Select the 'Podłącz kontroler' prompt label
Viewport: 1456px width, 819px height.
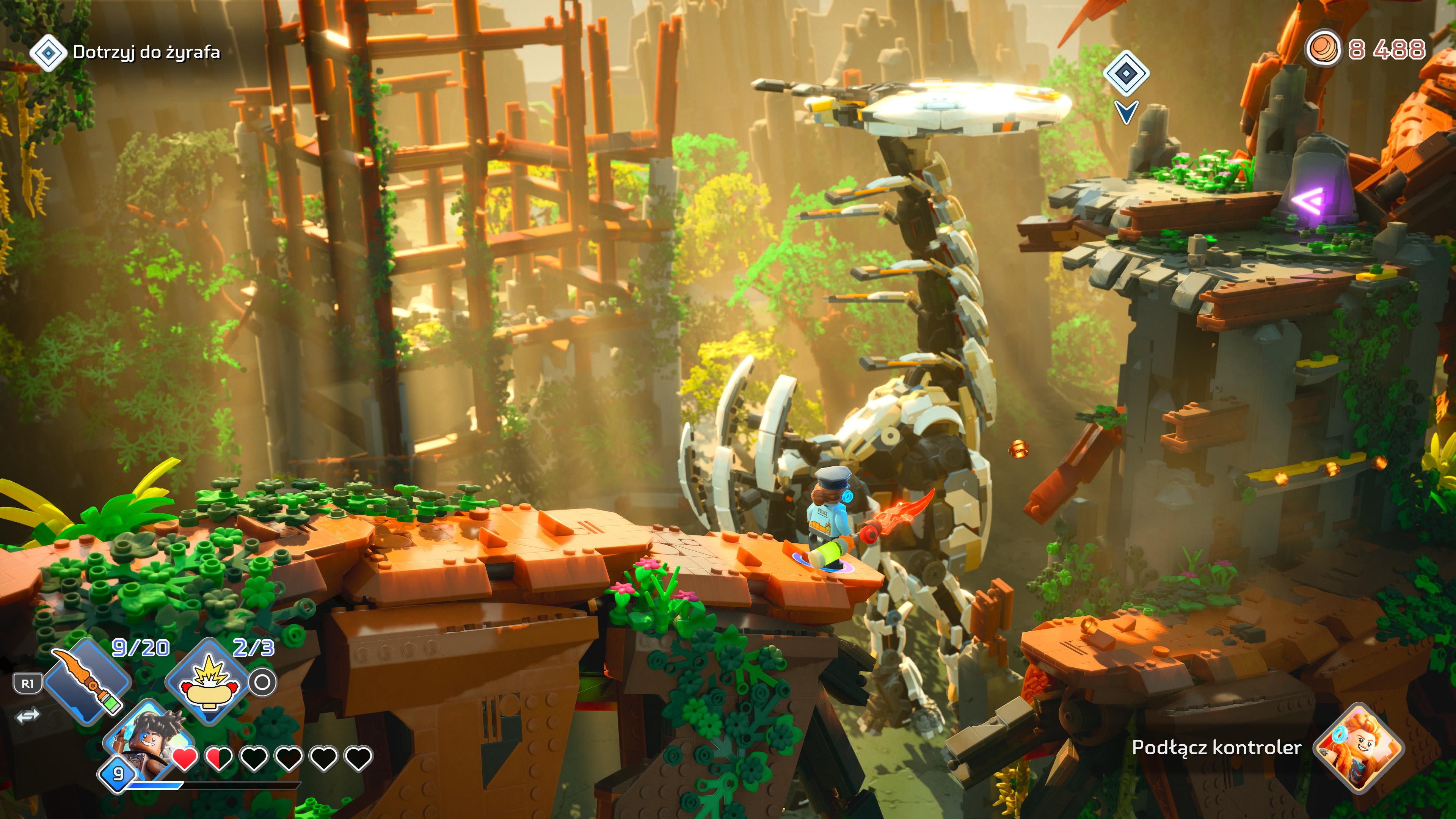click(1216, 748)
